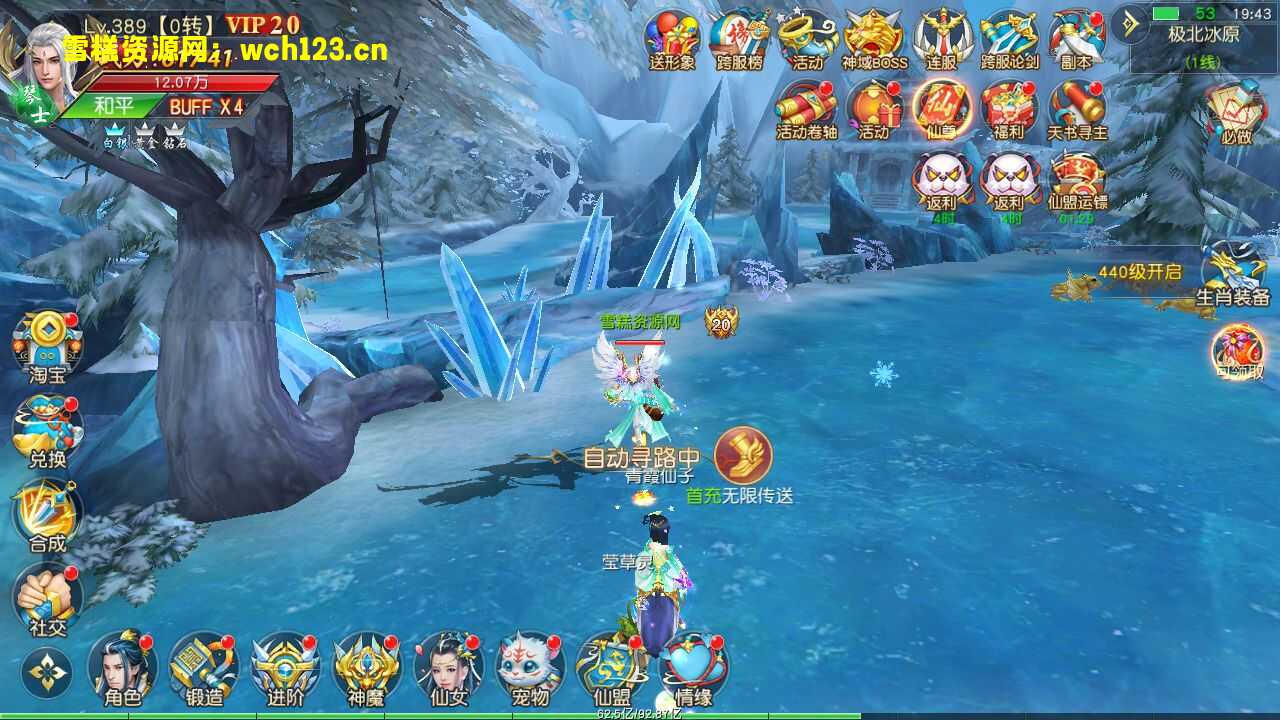Open the 仙女 fairy menu
Viewport: 1280px width, 720px height.
pos(447,667)
